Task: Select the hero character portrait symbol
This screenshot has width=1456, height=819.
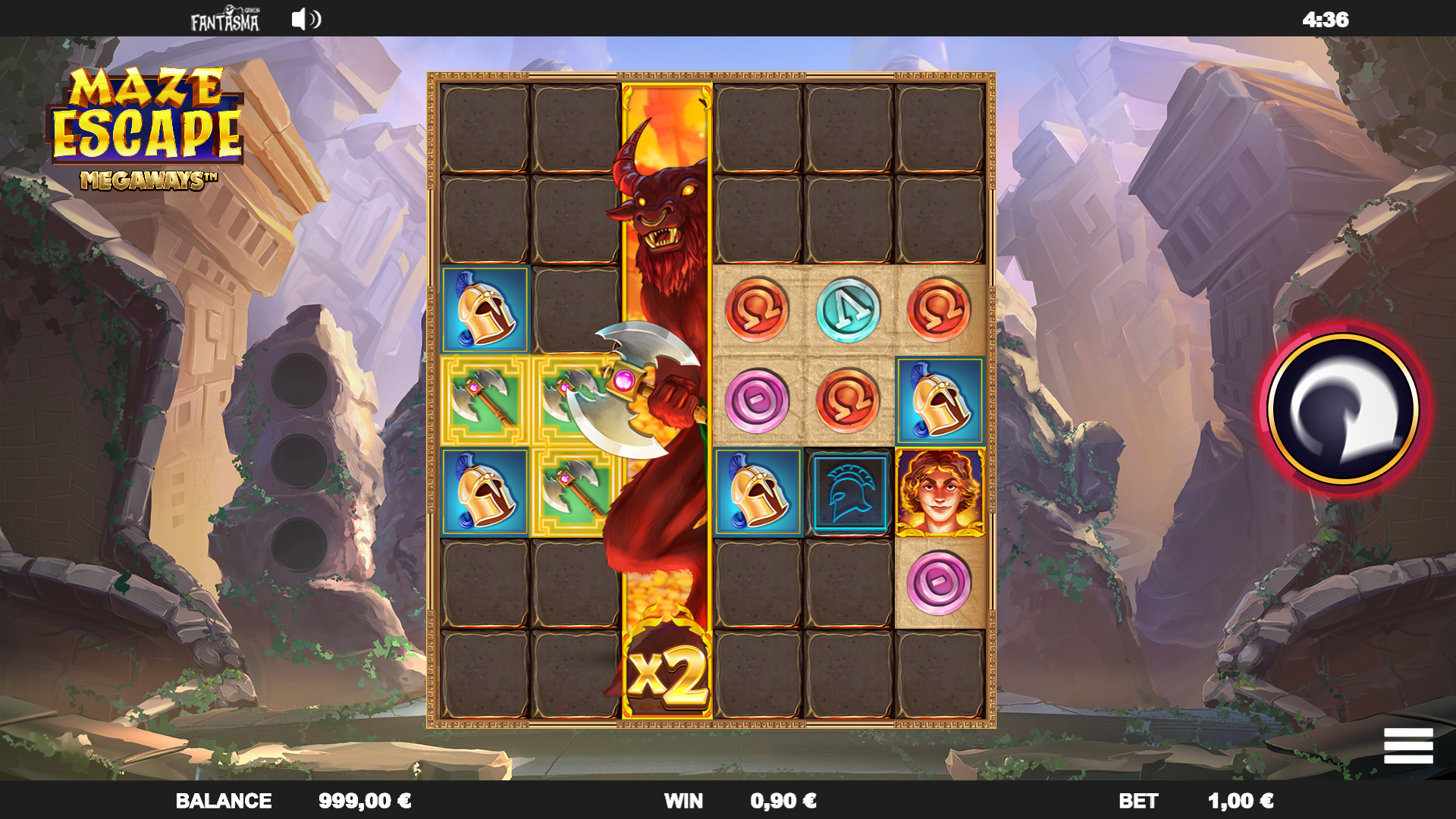Action: (x=939, y=494)
